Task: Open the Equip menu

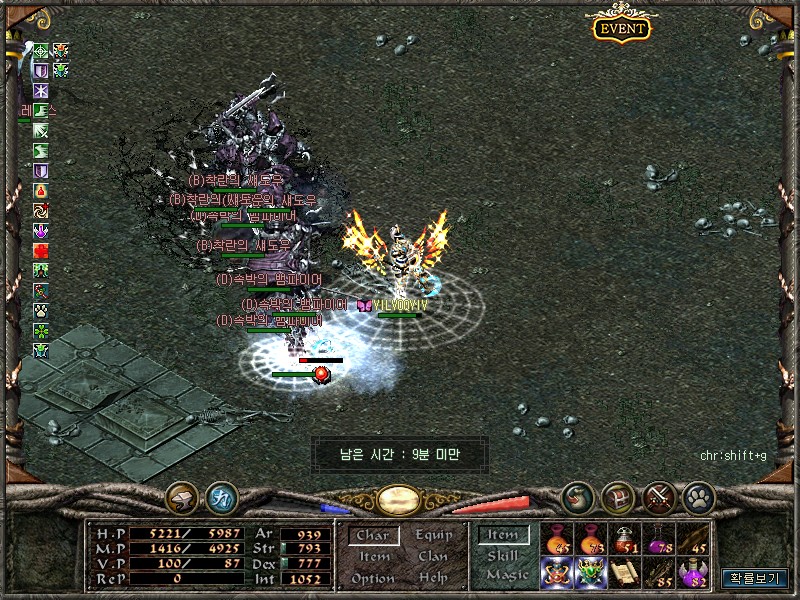Action: point(433,535)
